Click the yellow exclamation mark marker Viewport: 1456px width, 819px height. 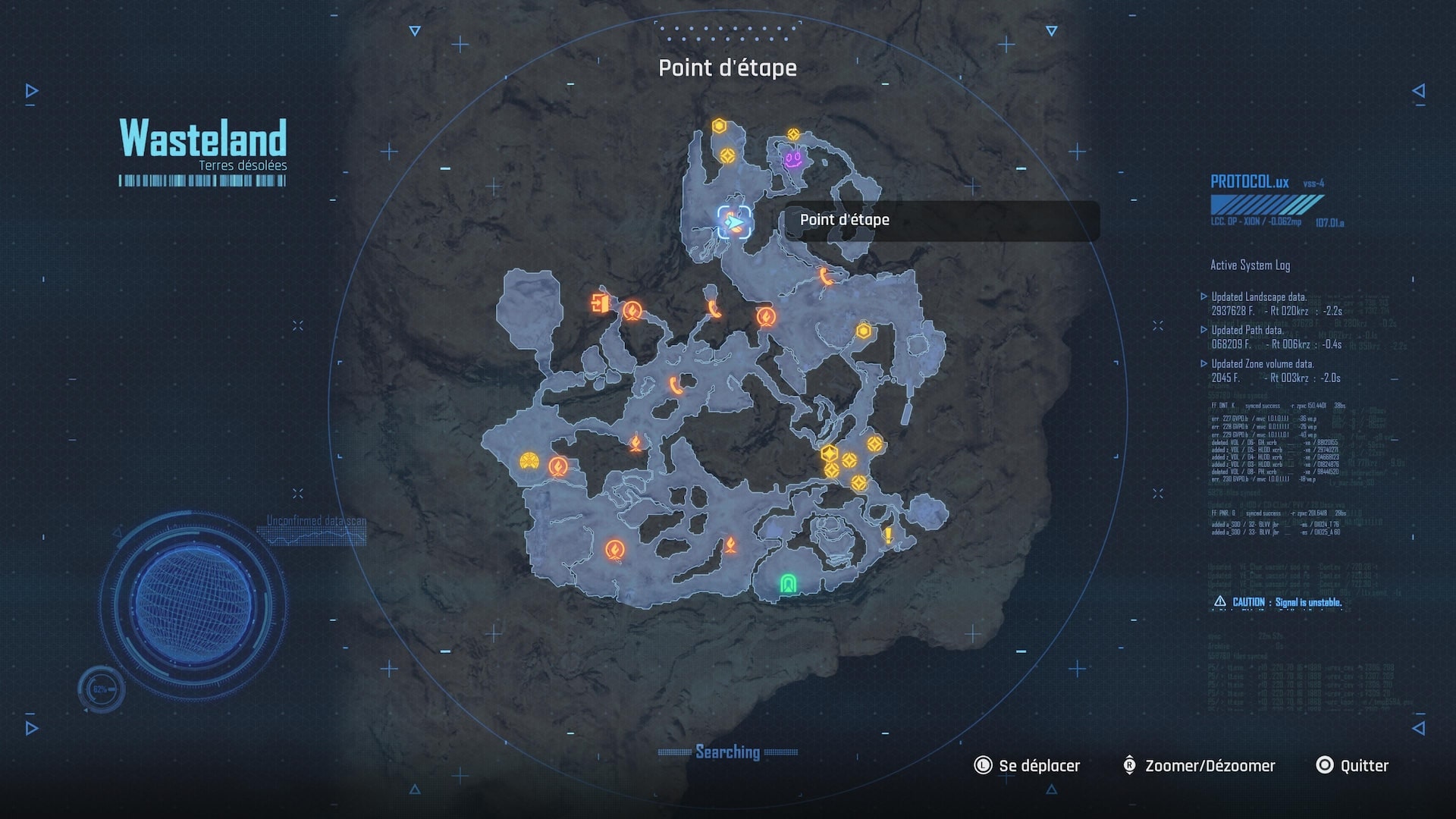(888, 535)
